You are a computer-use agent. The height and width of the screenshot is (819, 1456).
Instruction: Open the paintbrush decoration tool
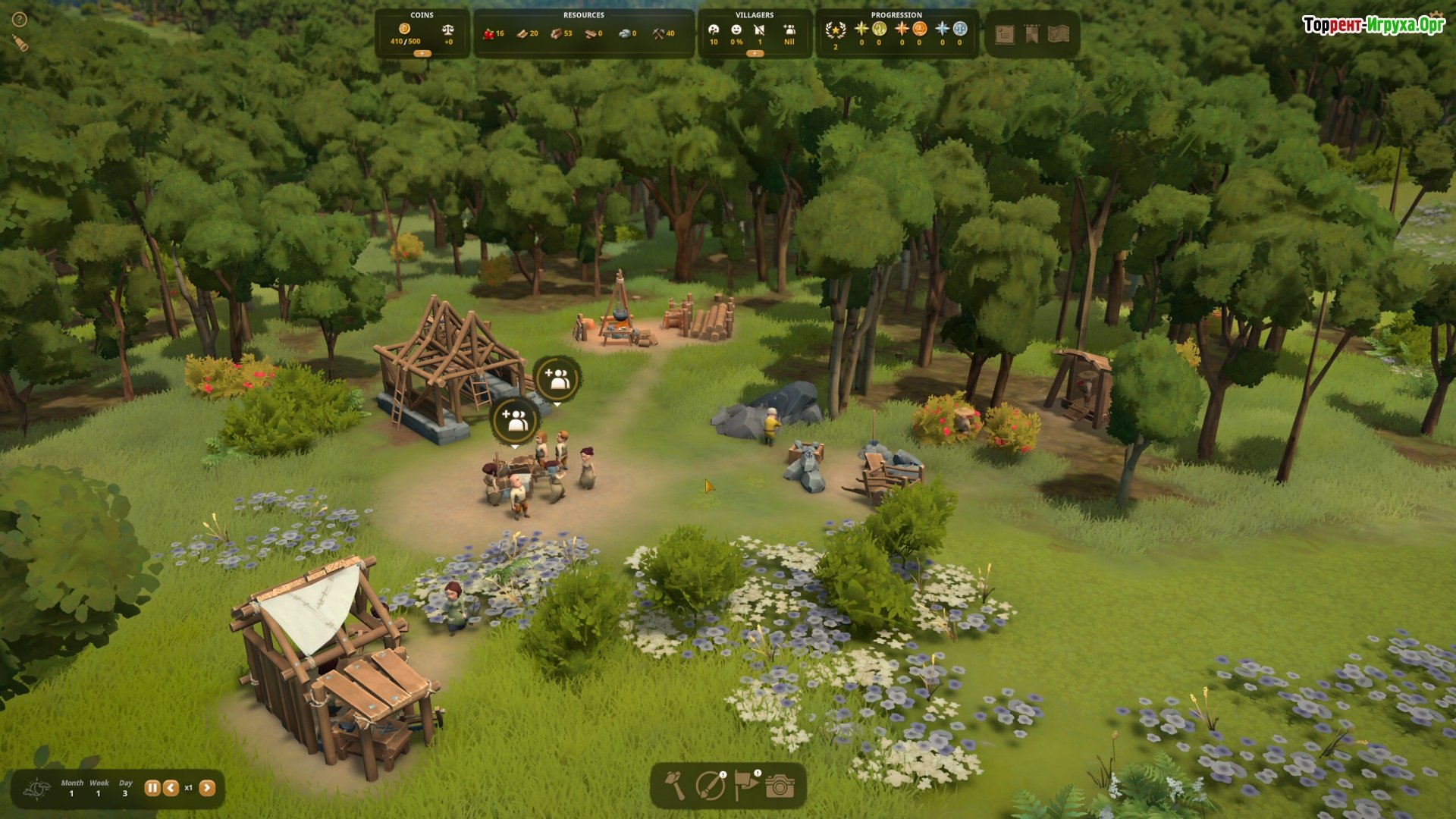(710, 786)
